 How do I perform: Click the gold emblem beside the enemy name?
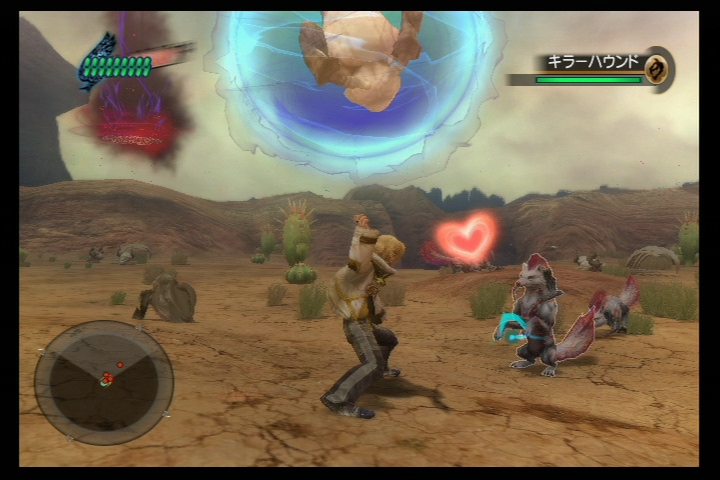657,68
